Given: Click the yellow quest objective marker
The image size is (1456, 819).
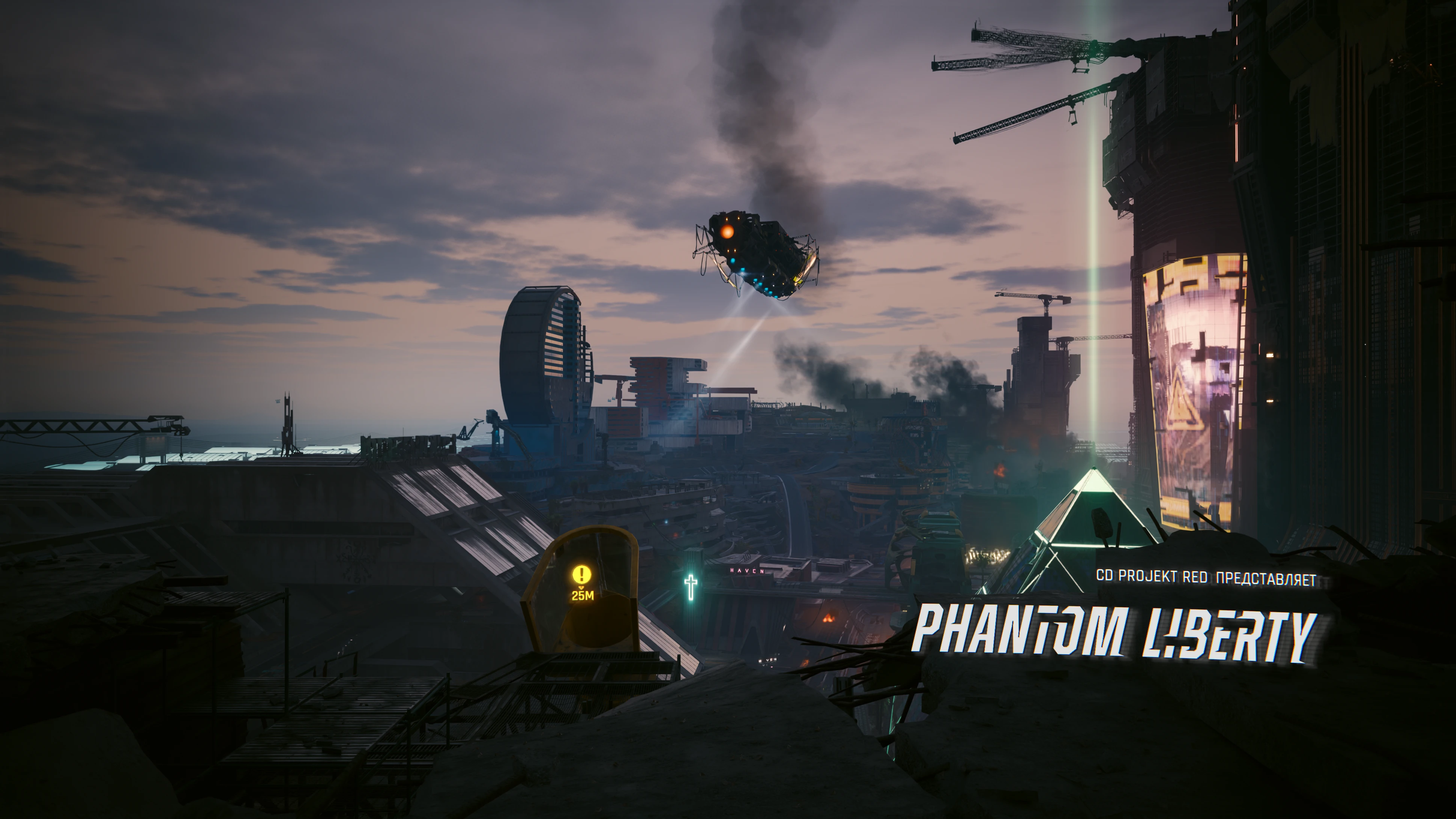Looking at the screenshot, I should pyautogui.click(x=582, y=575).
